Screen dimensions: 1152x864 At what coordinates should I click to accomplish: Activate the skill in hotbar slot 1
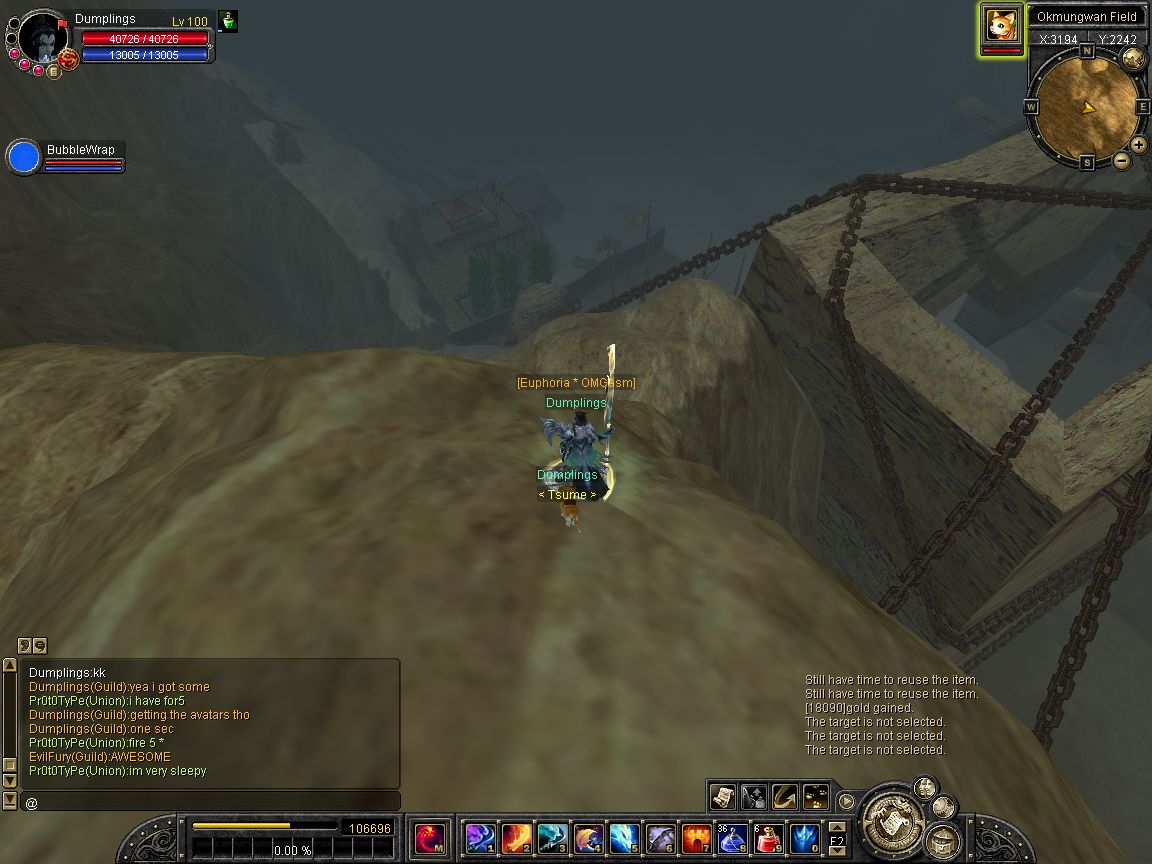pyautogui.click(x=481, y=837)
